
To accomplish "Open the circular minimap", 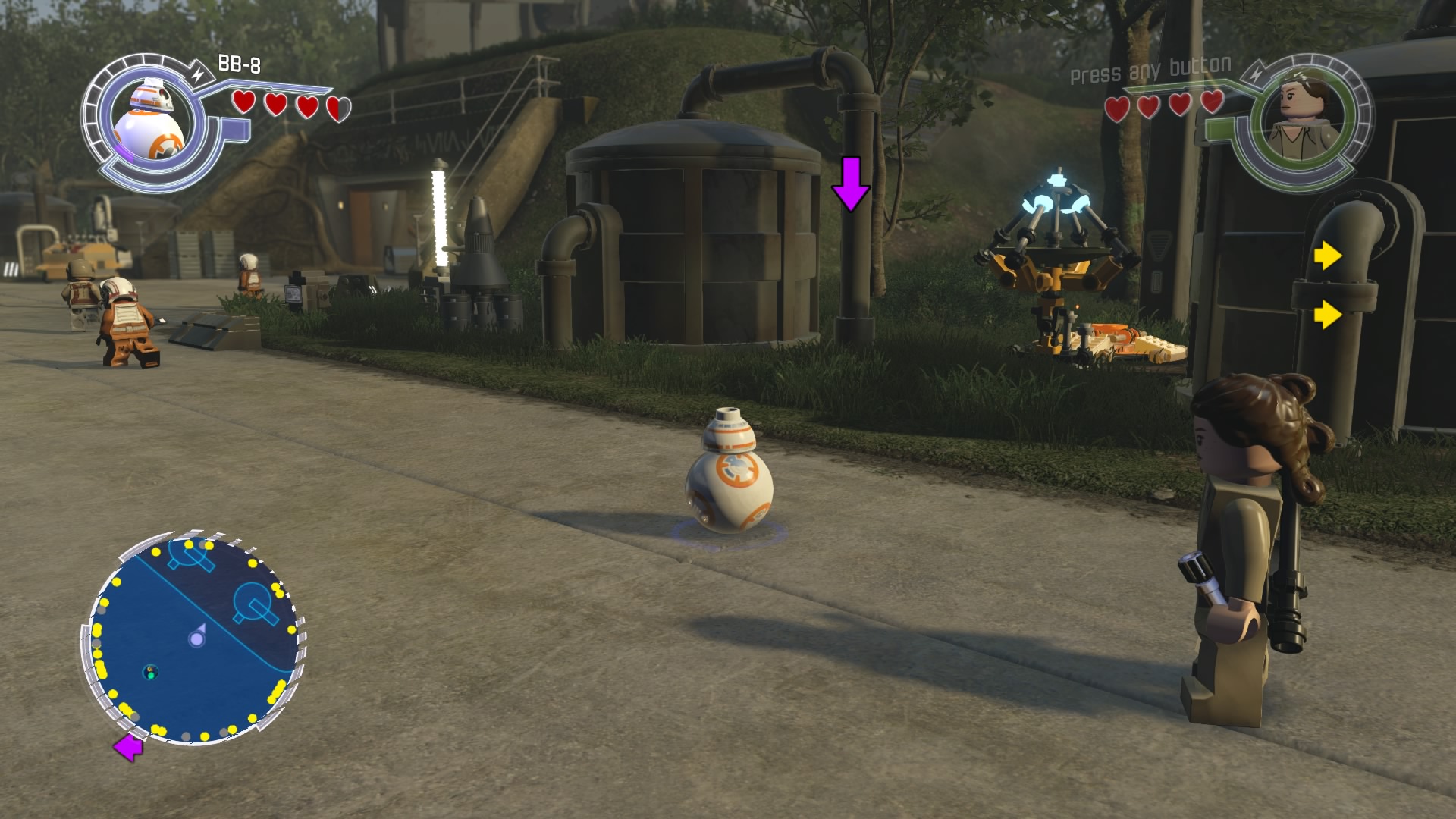I will pos(195,639).
